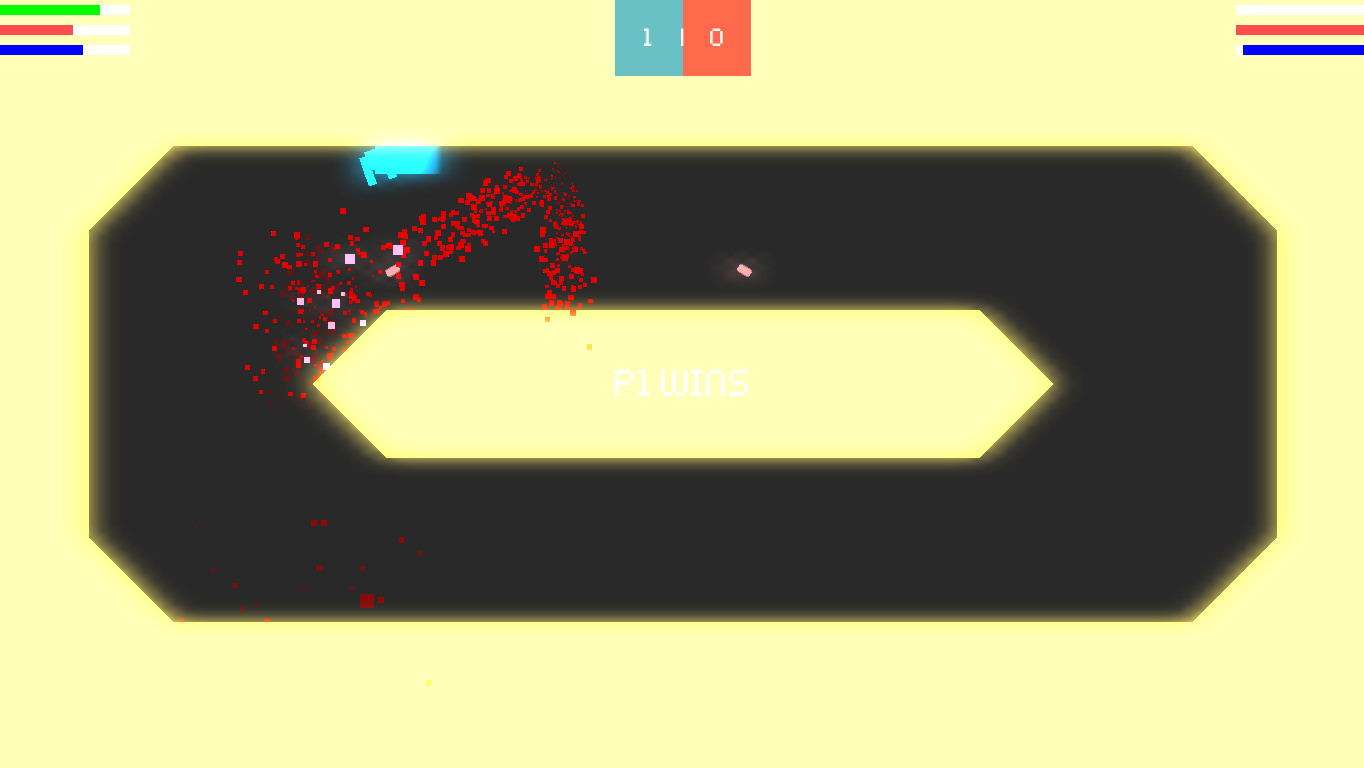Viewport: 1364px width, 768px height.
Task: Select the teal score panel showing 1
Action: pyautogui.click(x=648, y=38)
